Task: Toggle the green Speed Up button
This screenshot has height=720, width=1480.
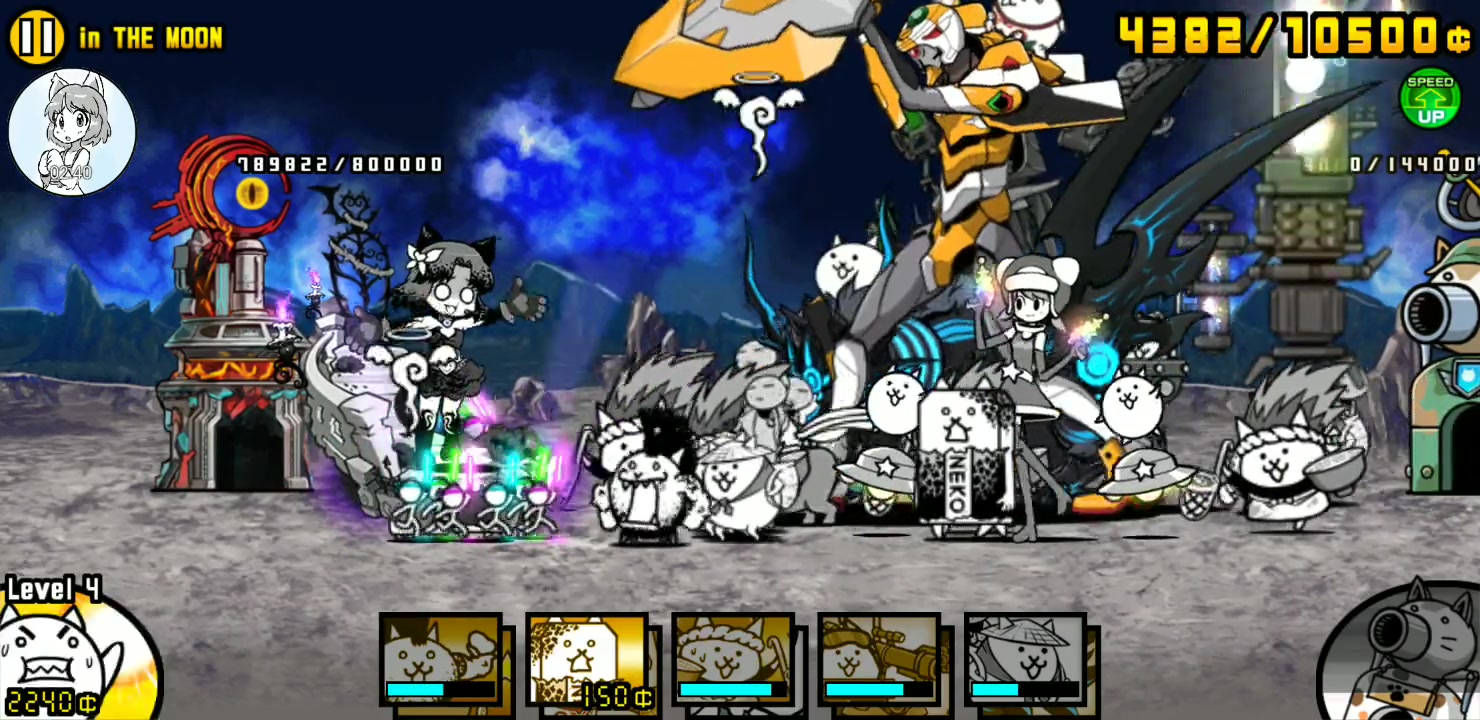Action: coord(1429,99)
